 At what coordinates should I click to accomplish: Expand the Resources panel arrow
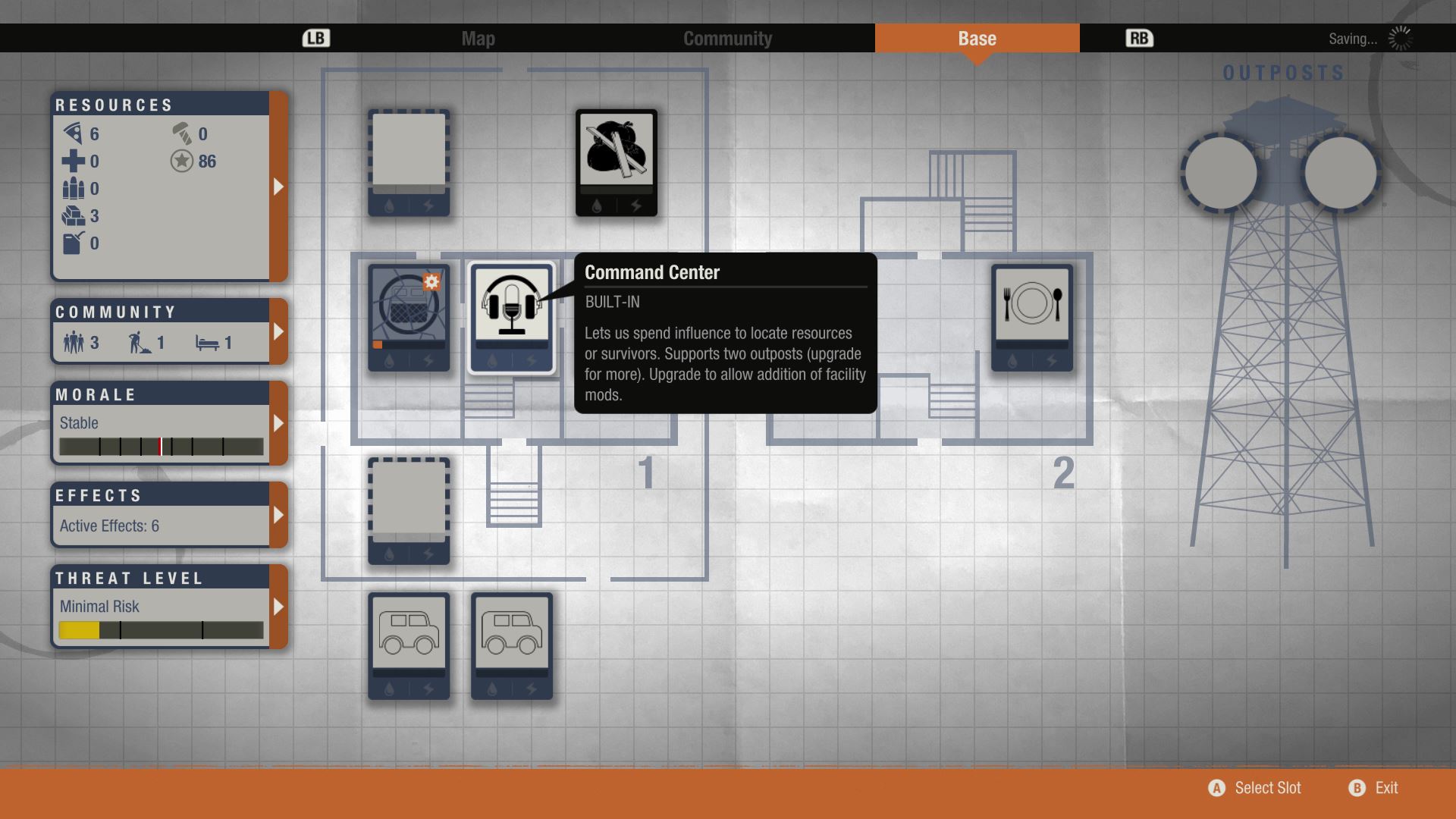279,184
